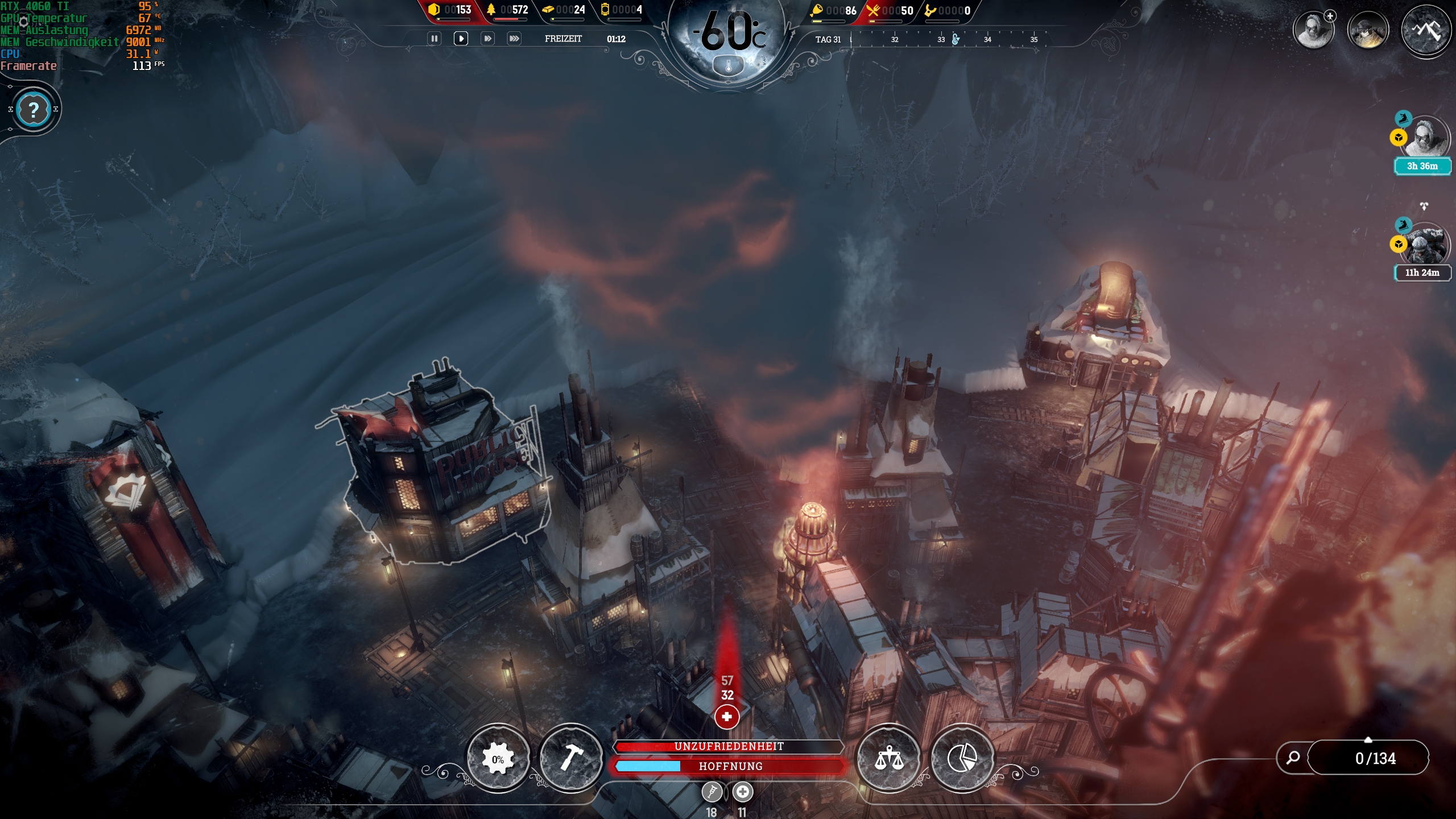This screenshot has height=819, width=1456.
Task: Click the crutch icon showing 18 amputees
Action: [712, 791]
